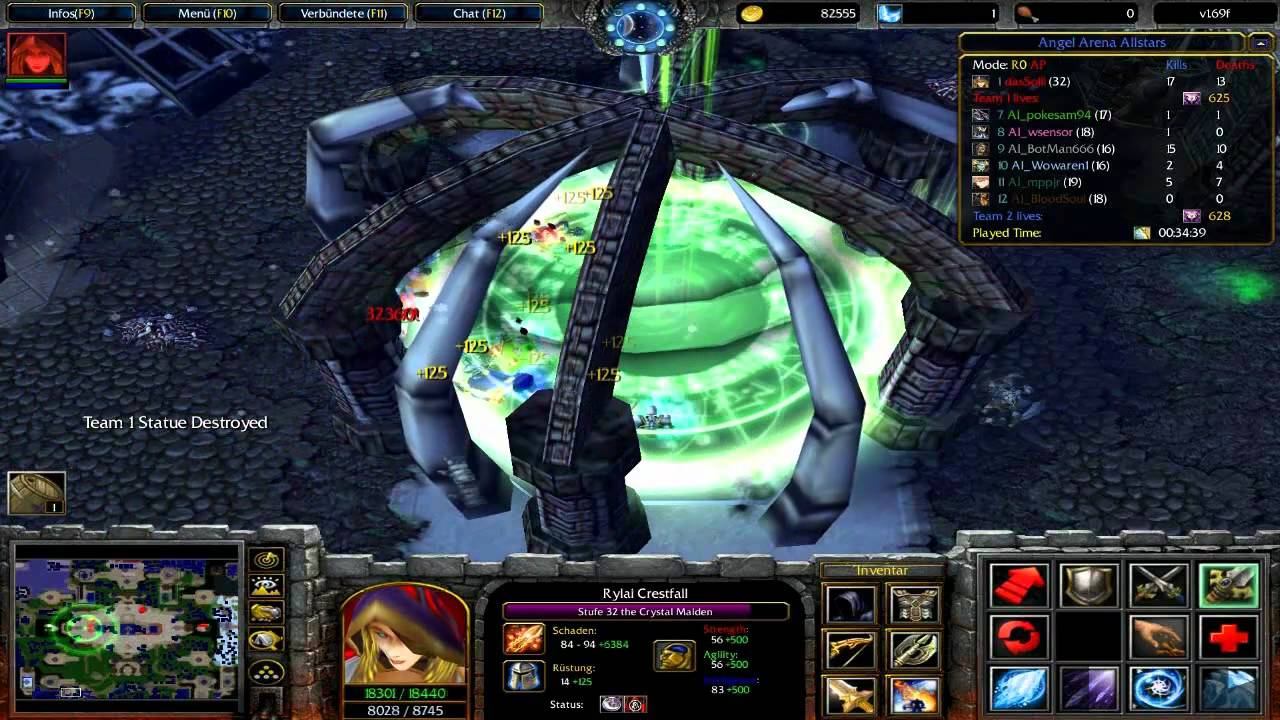1280x720 pixels.
Task: Select the chest armor inventory item
Action: pos(912,605)
